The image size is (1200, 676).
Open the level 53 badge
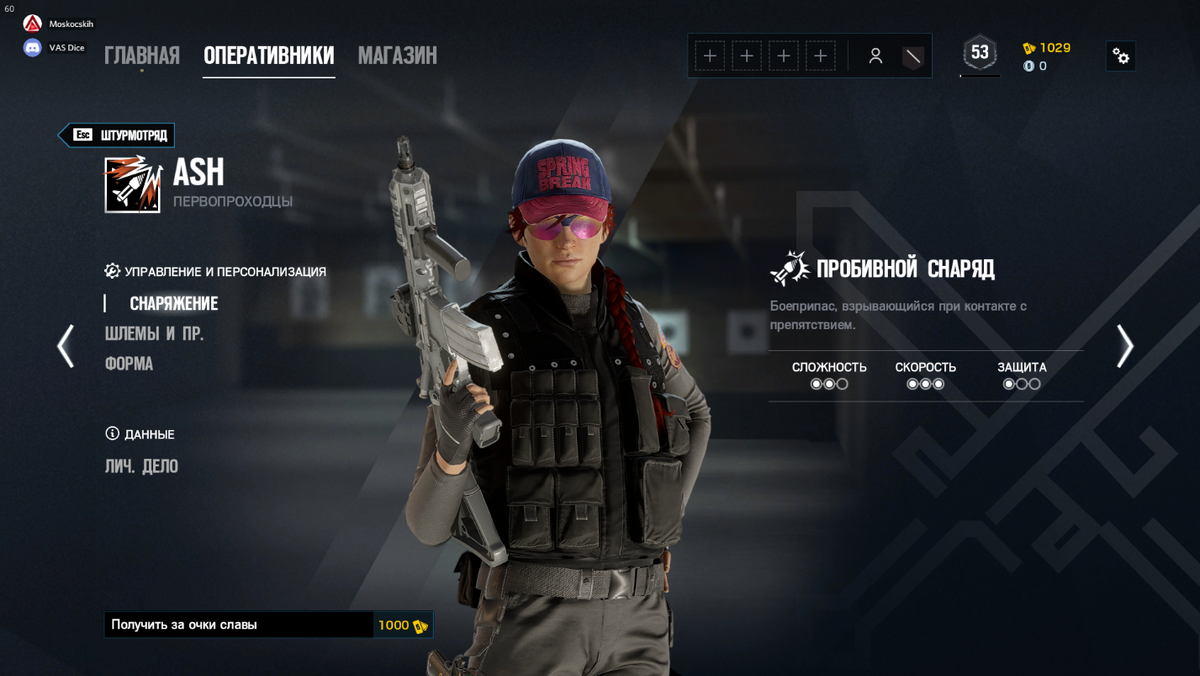pyautogui.click(x=980, y=53)
